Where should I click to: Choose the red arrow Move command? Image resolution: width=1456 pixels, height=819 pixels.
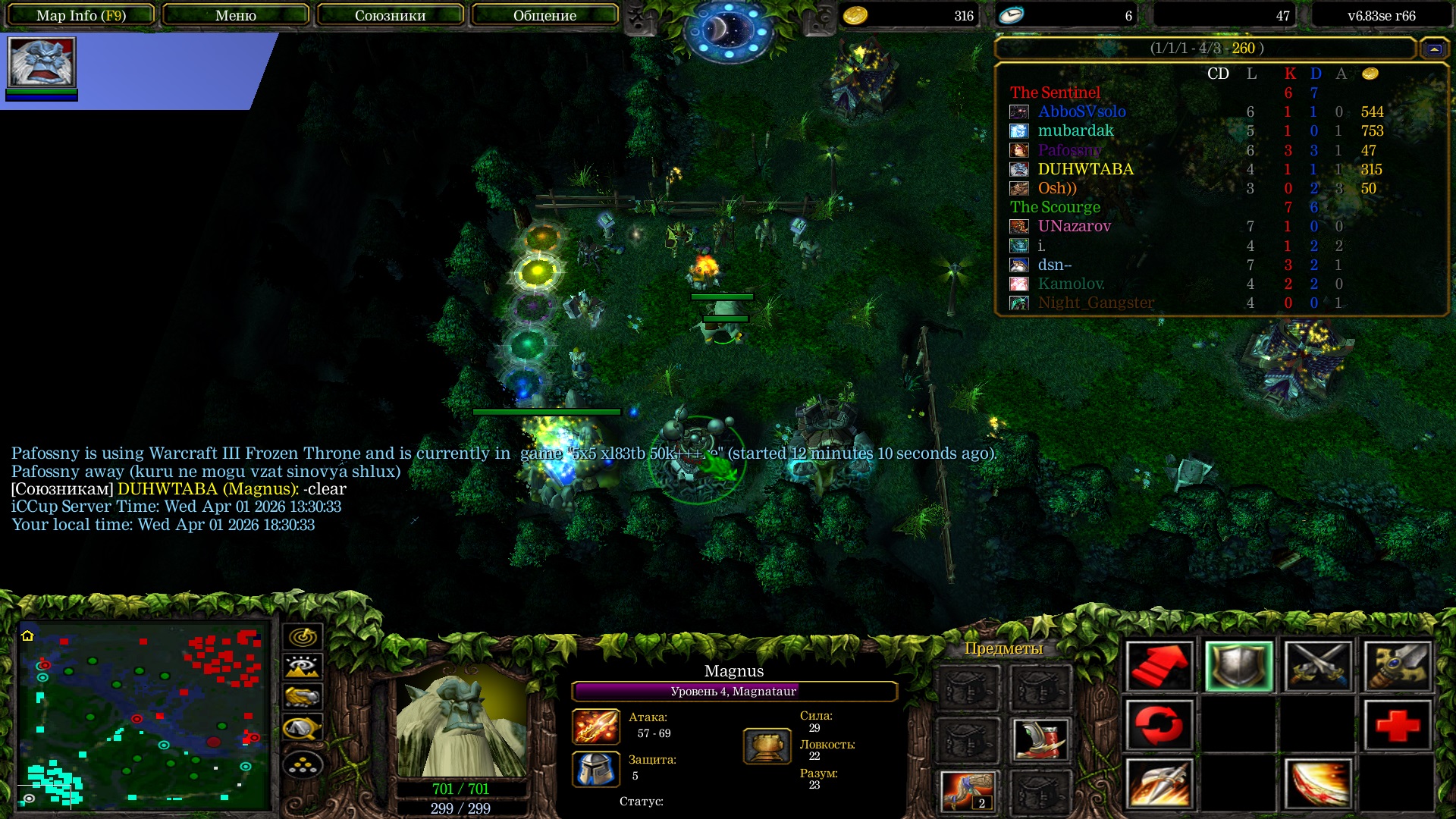click(1159, 667)
